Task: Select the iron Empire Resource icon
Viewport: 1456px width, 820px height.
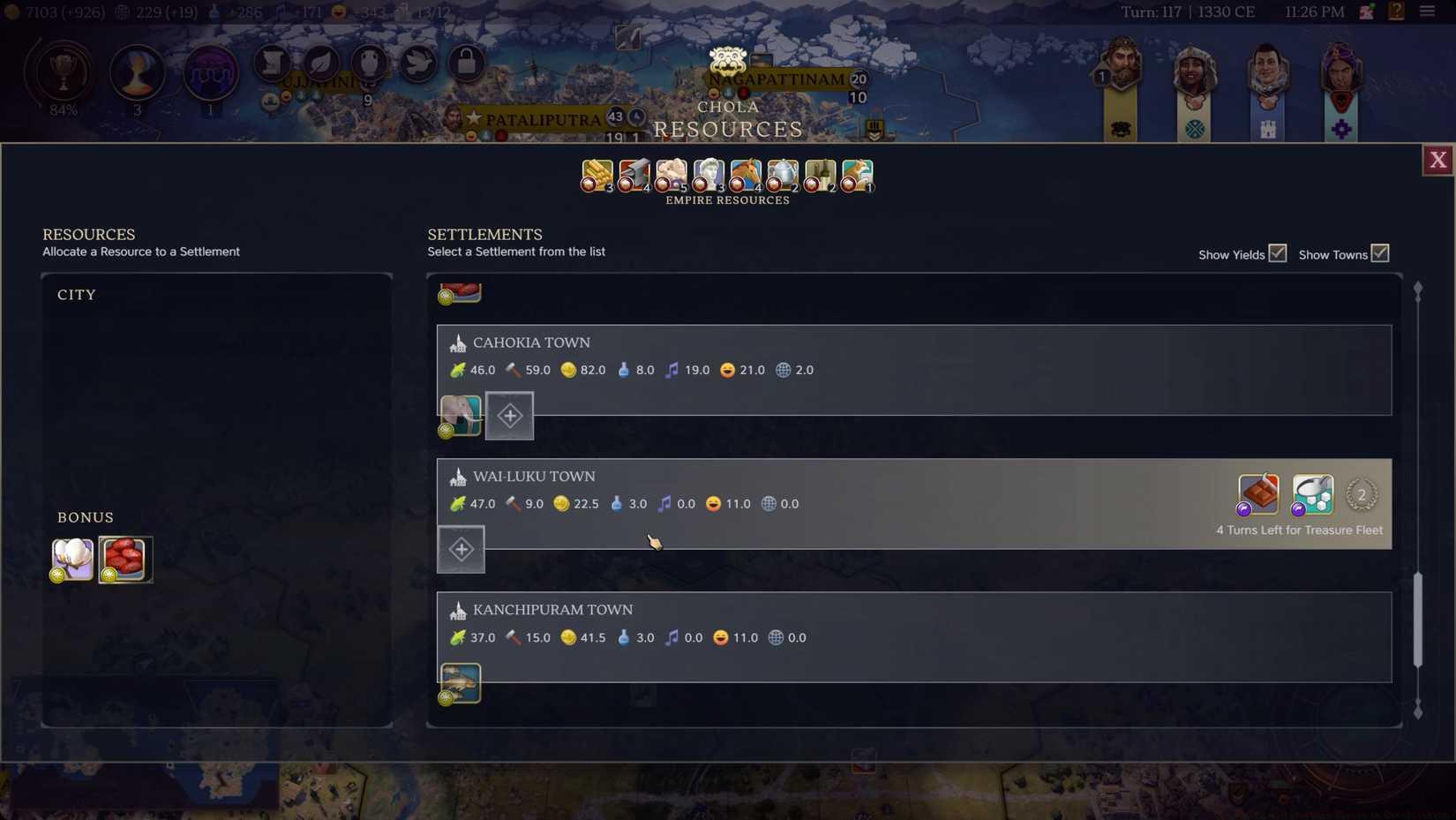Action: 633,172
